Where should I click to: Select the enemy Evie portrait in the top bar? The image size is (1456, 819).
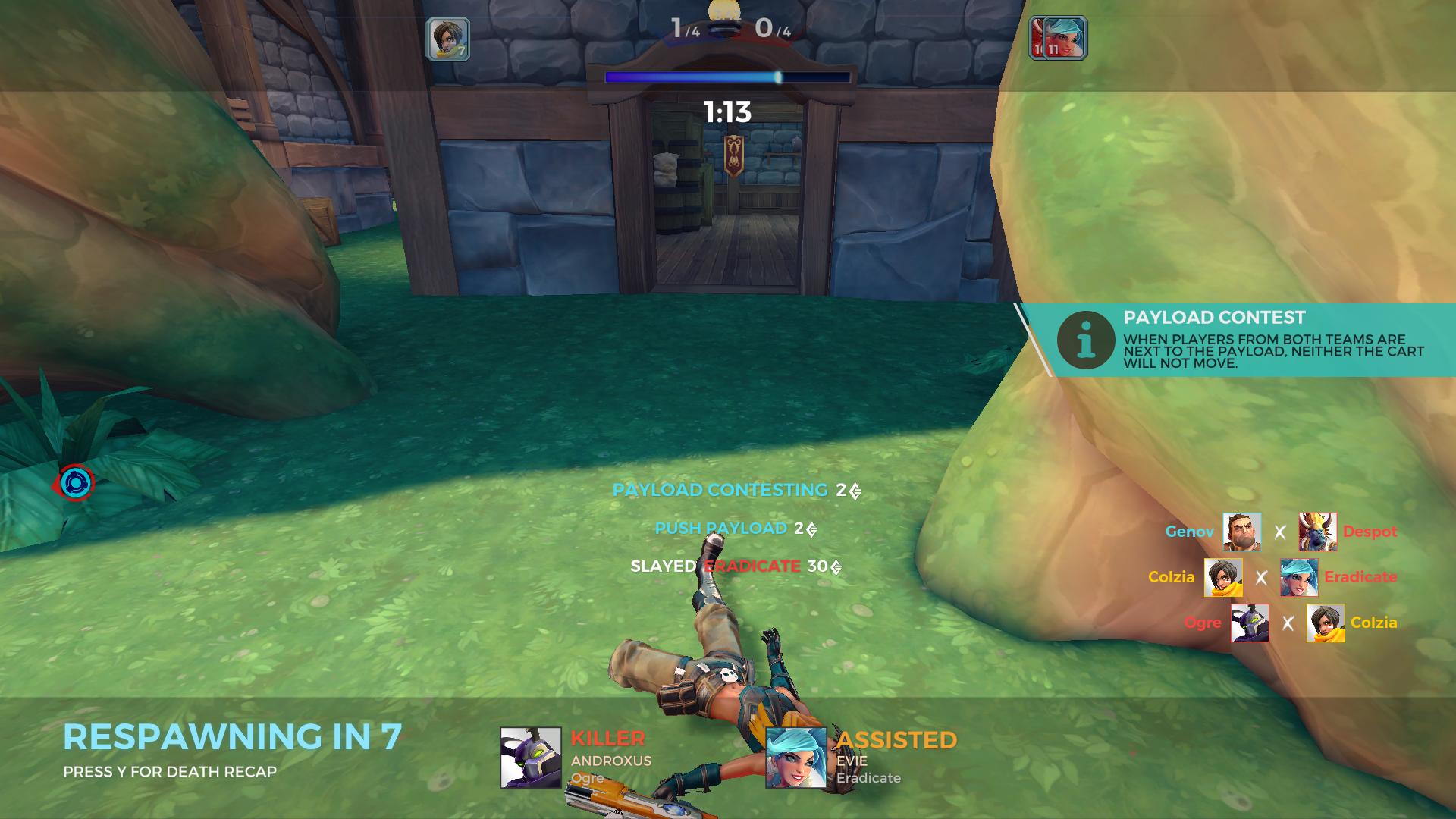point(1065,38)
